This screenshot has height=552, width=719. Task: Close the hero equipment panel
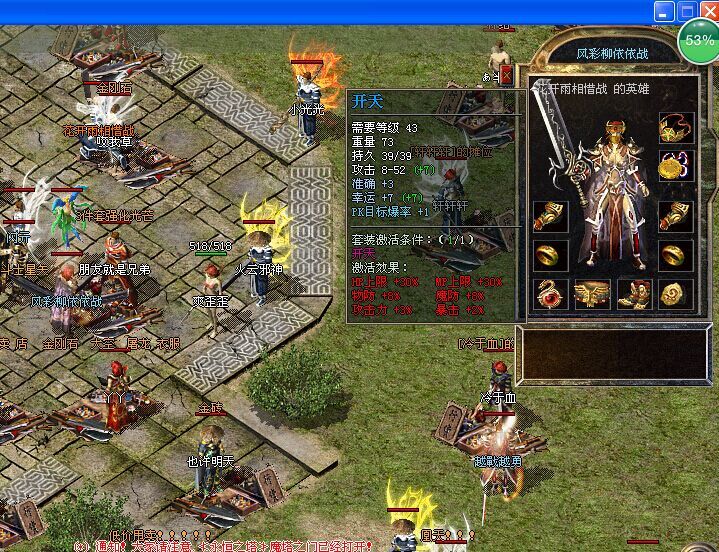tap(506, 75)
